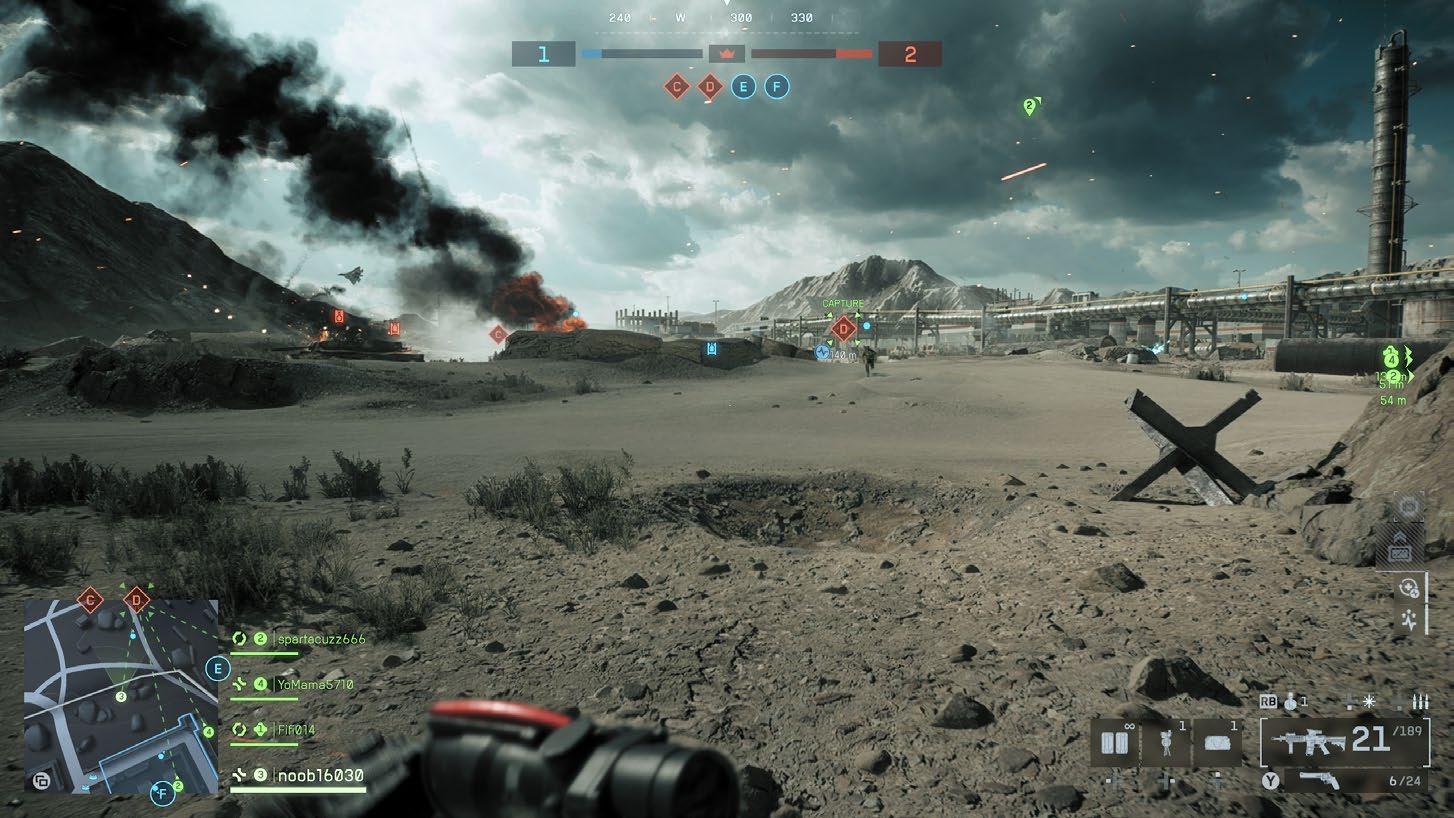Click objective F in the top objective bar
The image size is (1454, 818).
pos(776,87)
